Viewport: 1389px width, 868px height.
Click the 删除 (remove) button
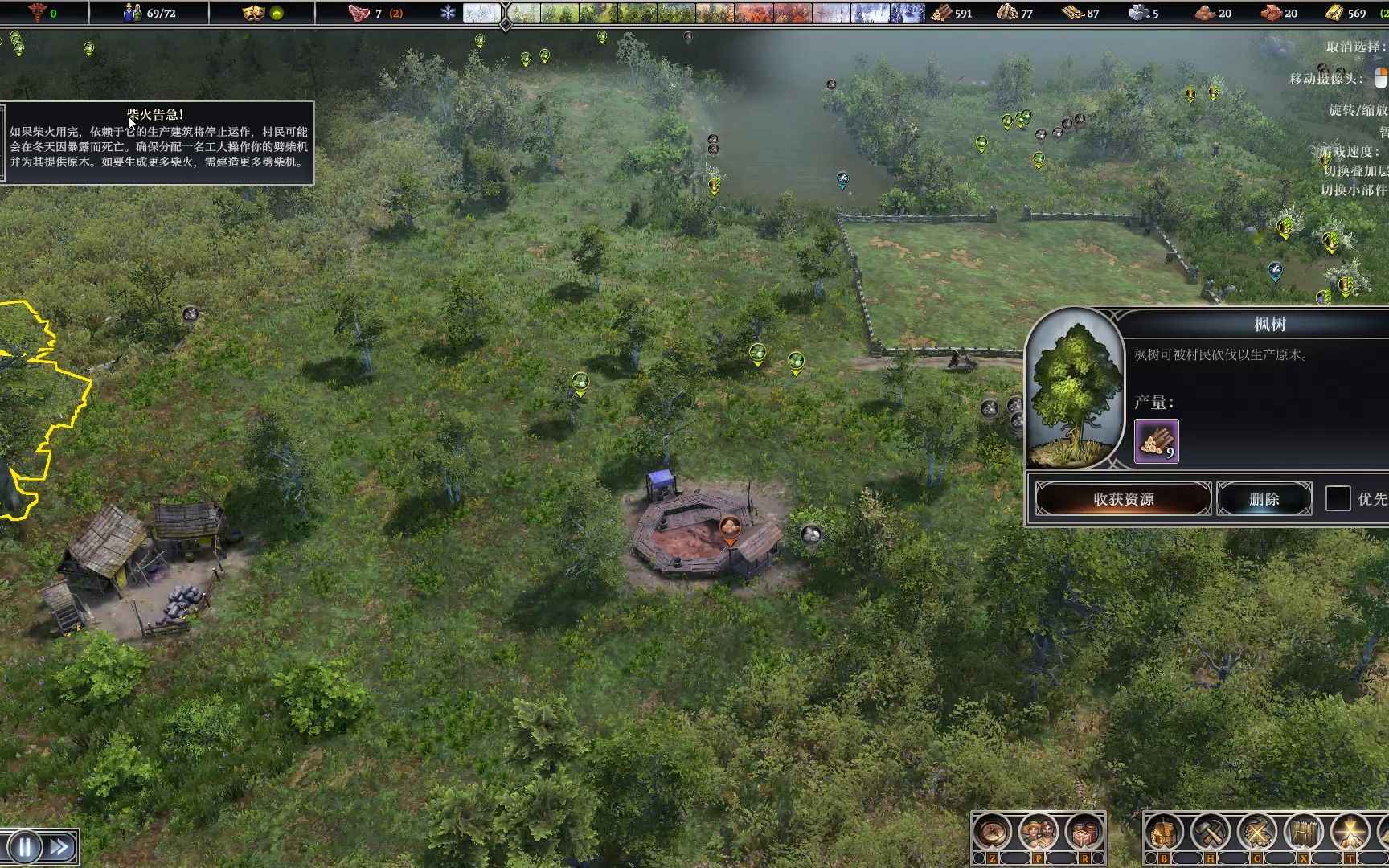[x=1264, y=499]
